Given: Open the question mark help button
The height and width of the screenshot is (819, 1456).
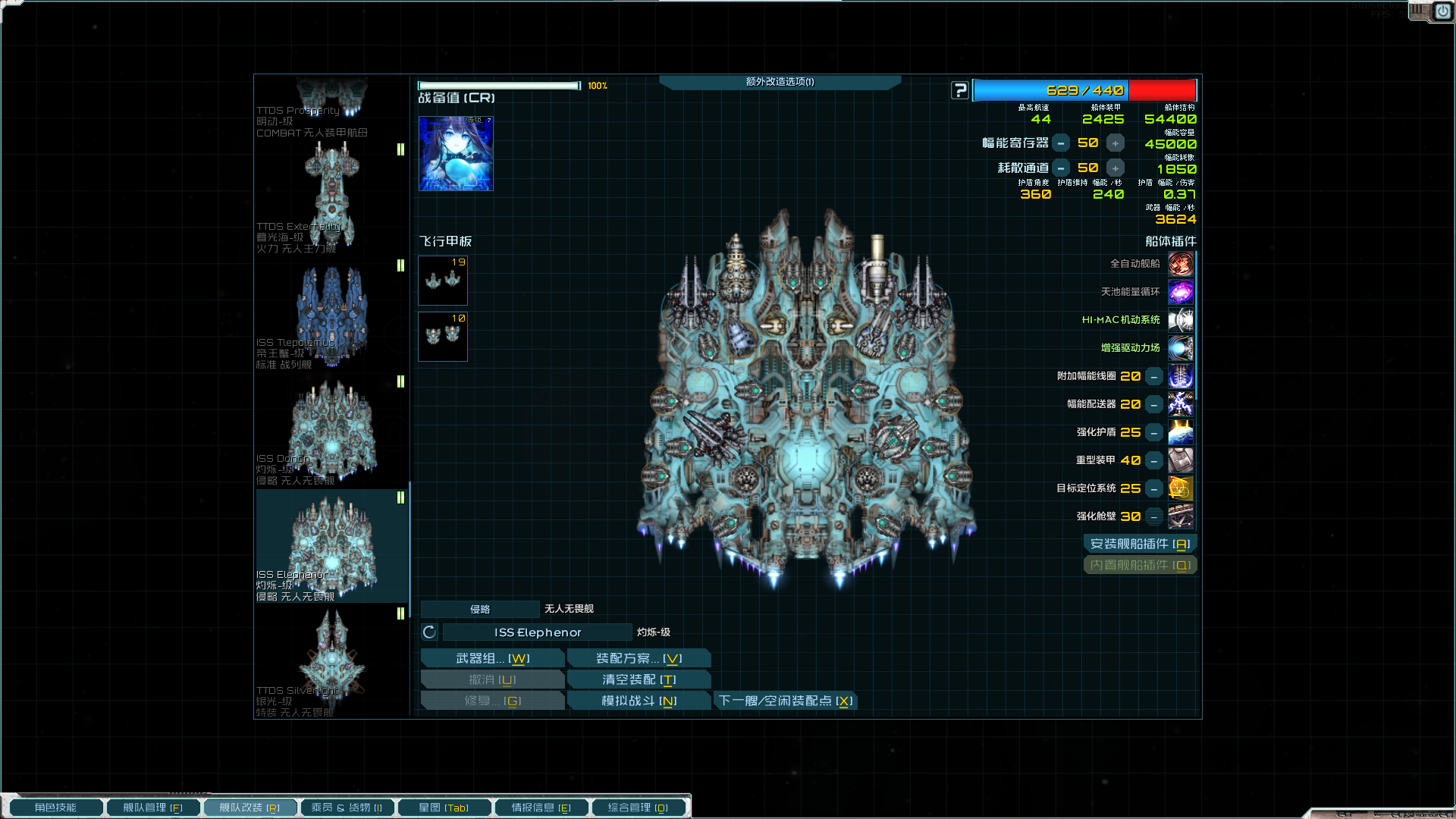Looking at the screenshot, I should [x=960, y=90].
